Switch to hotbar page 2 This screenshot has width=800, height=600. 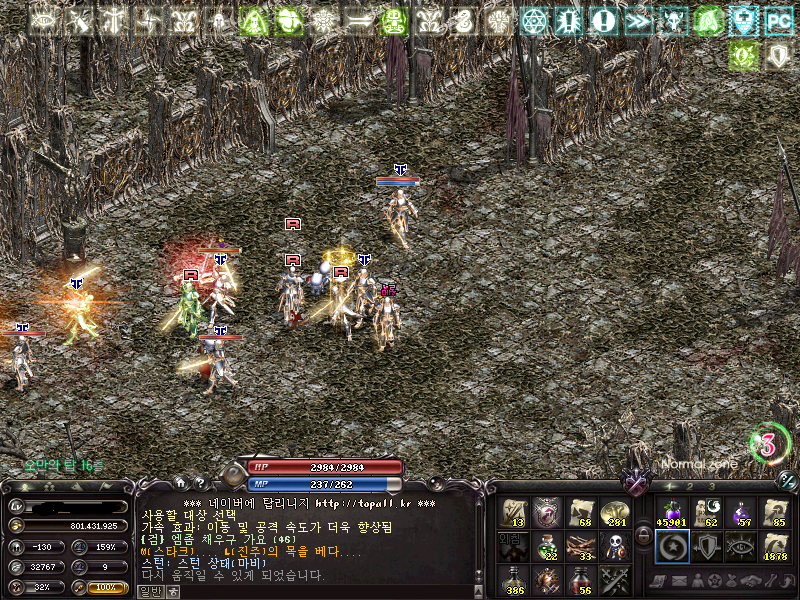coord(688,487)
